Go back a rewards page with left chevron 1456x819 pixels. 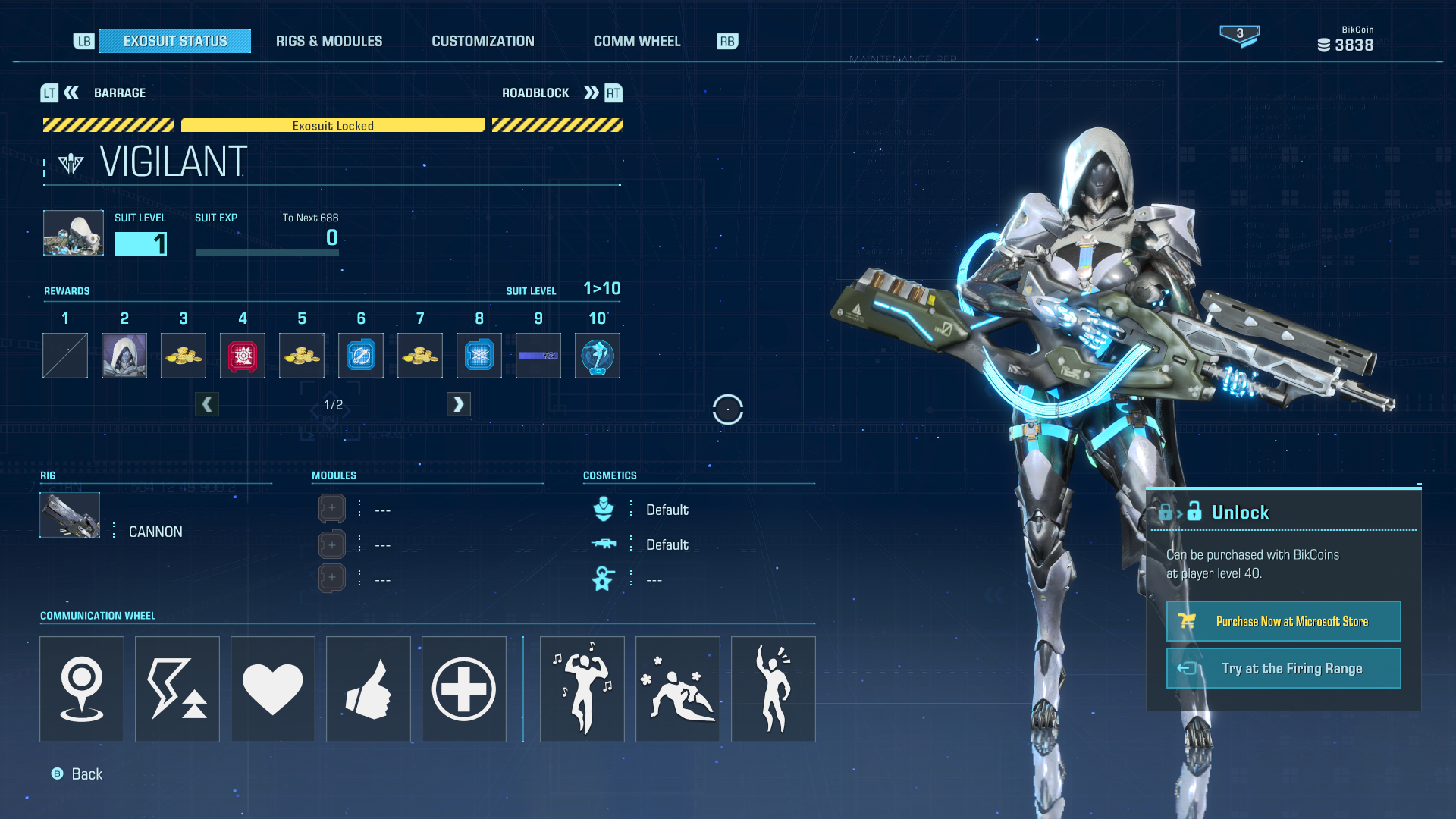pos(207,403)
